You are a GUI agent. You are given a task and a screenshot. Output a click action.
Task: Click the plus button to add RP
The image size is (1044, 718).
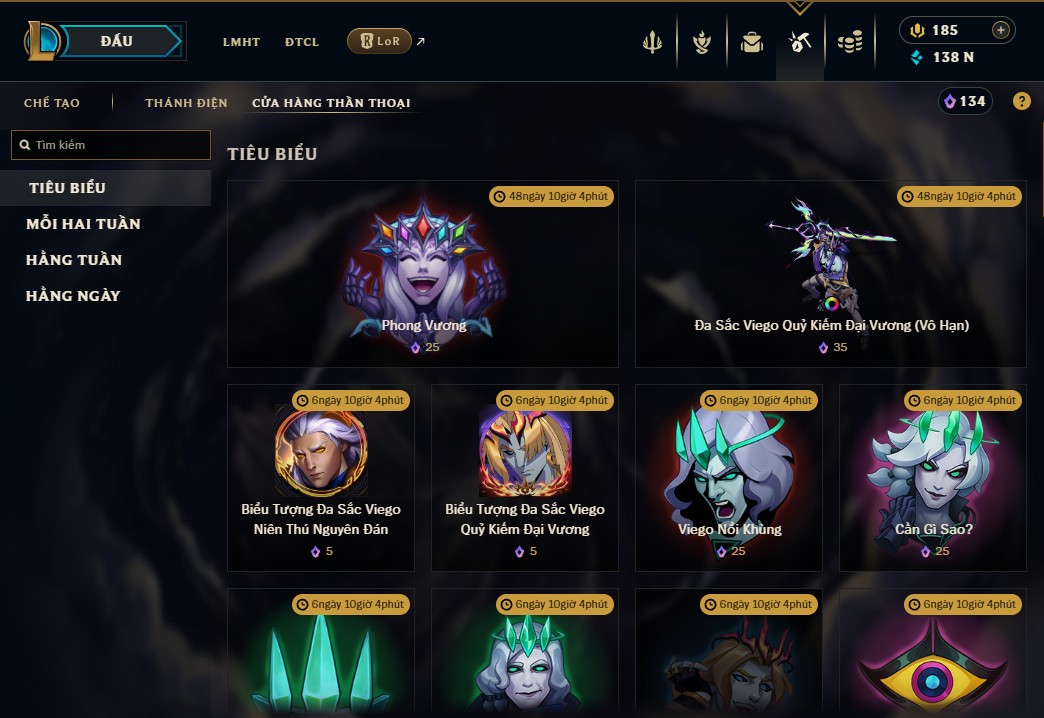(1000, 30)
